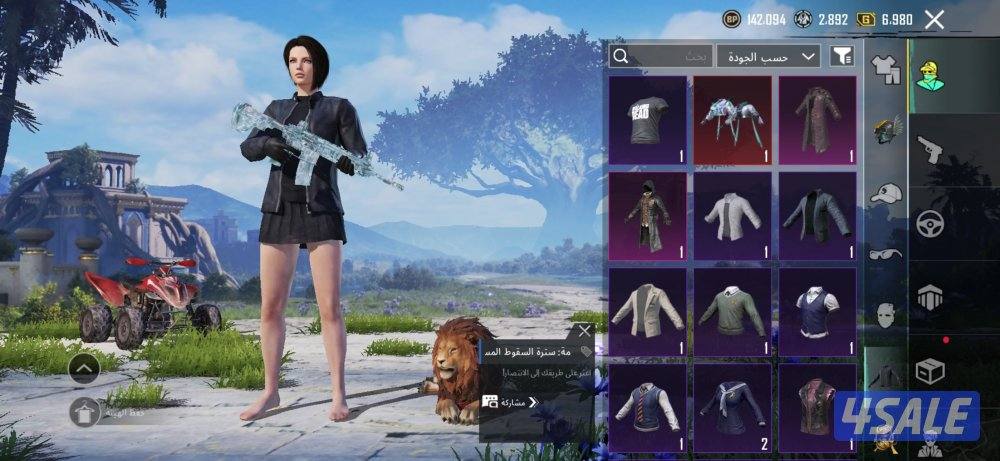This screenshot has height=461, width=1000.
Task: Switch to the outfit sets category
Action: pyautogui.click(x=885, y=69)
